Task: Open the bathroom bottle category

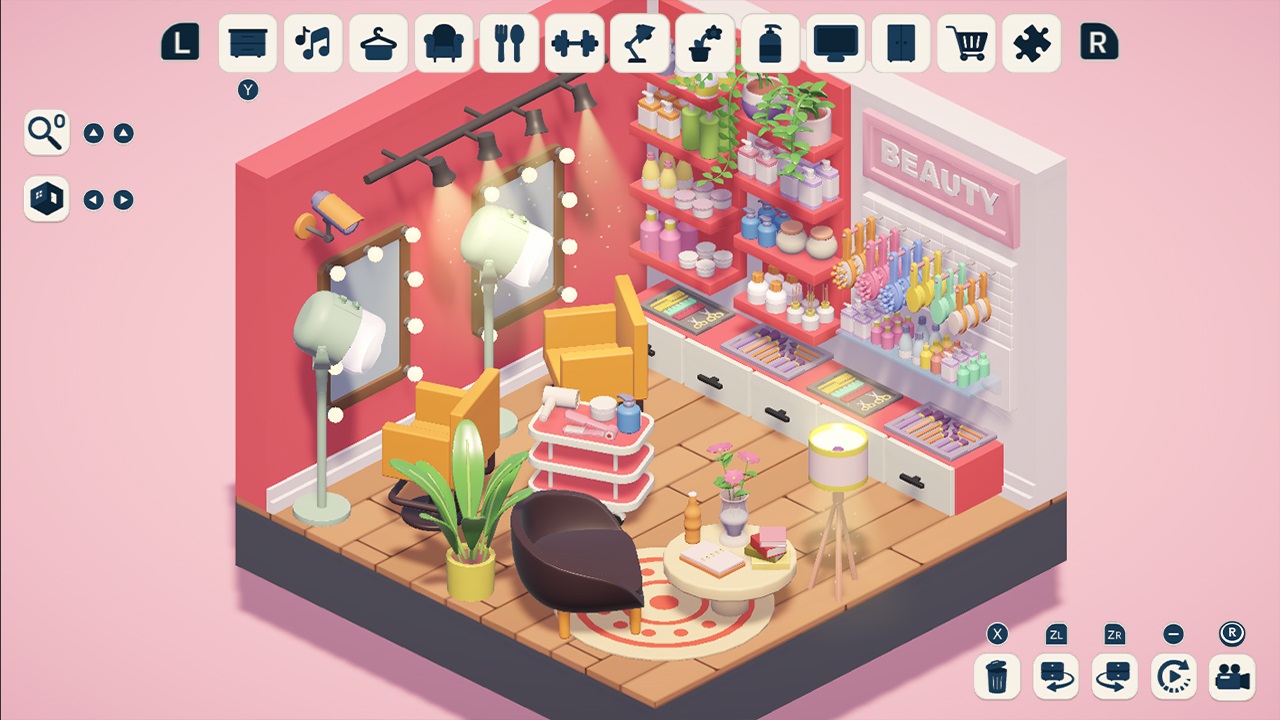Action: [771, 44]
